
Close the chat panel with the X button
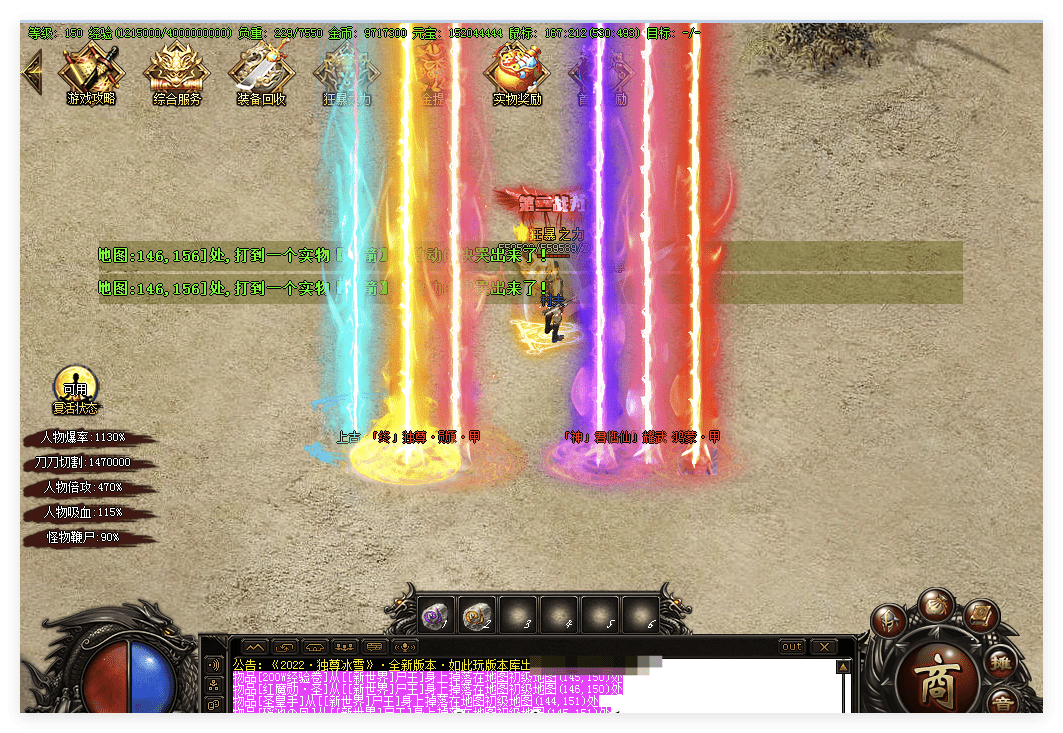823,647
